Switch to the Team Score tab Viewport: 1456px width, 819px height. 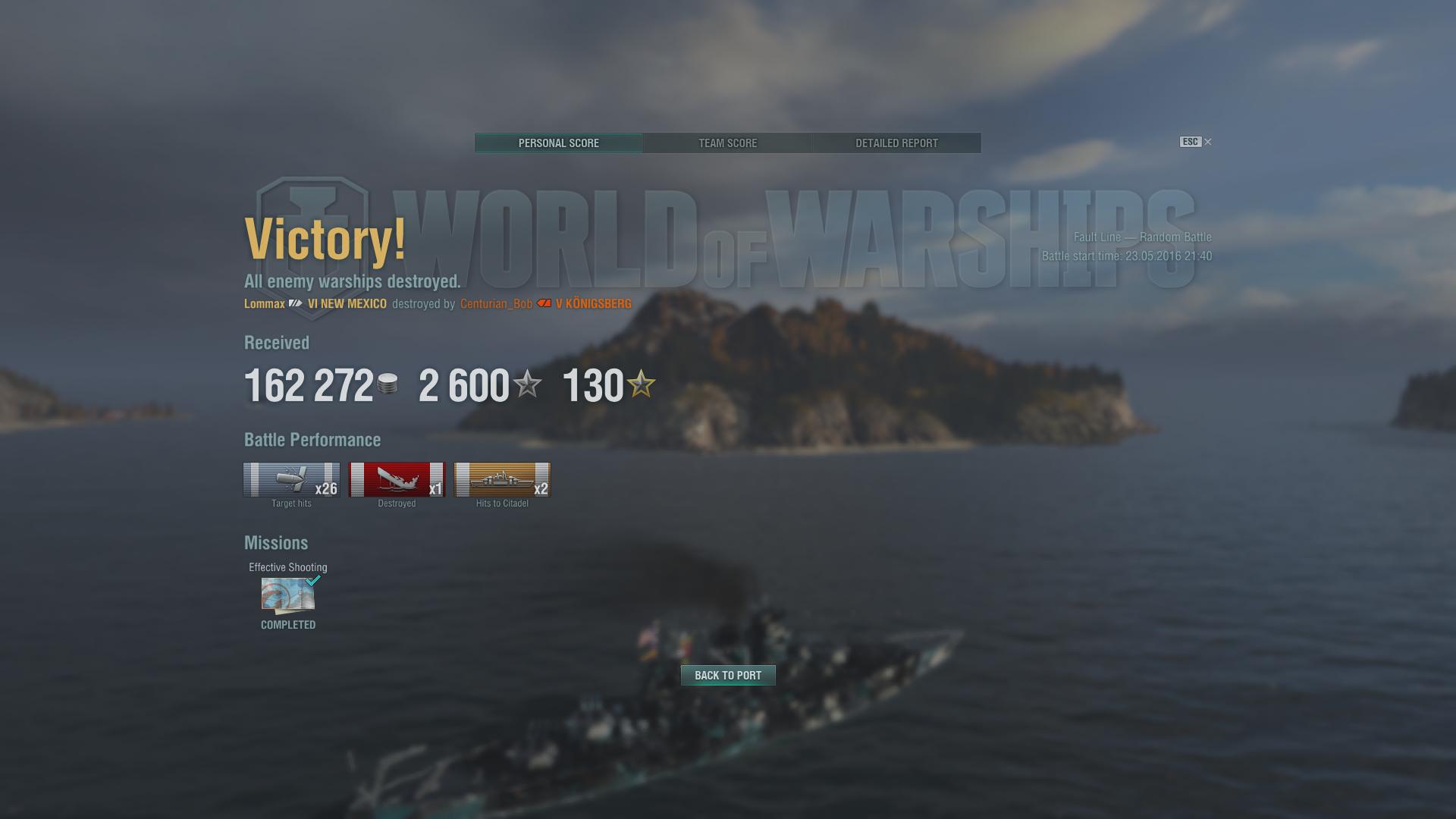727,143
